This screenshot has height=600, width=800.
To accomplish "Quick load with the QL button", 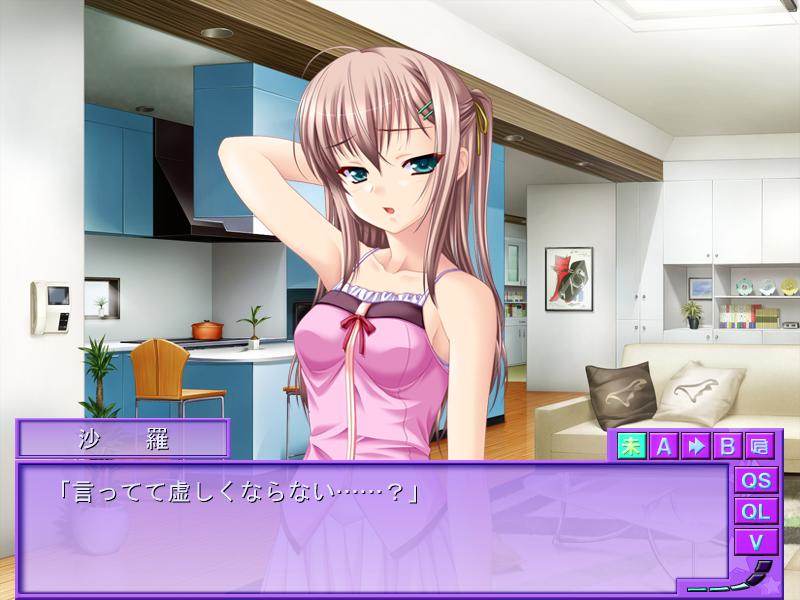I will tap(756, 511).
